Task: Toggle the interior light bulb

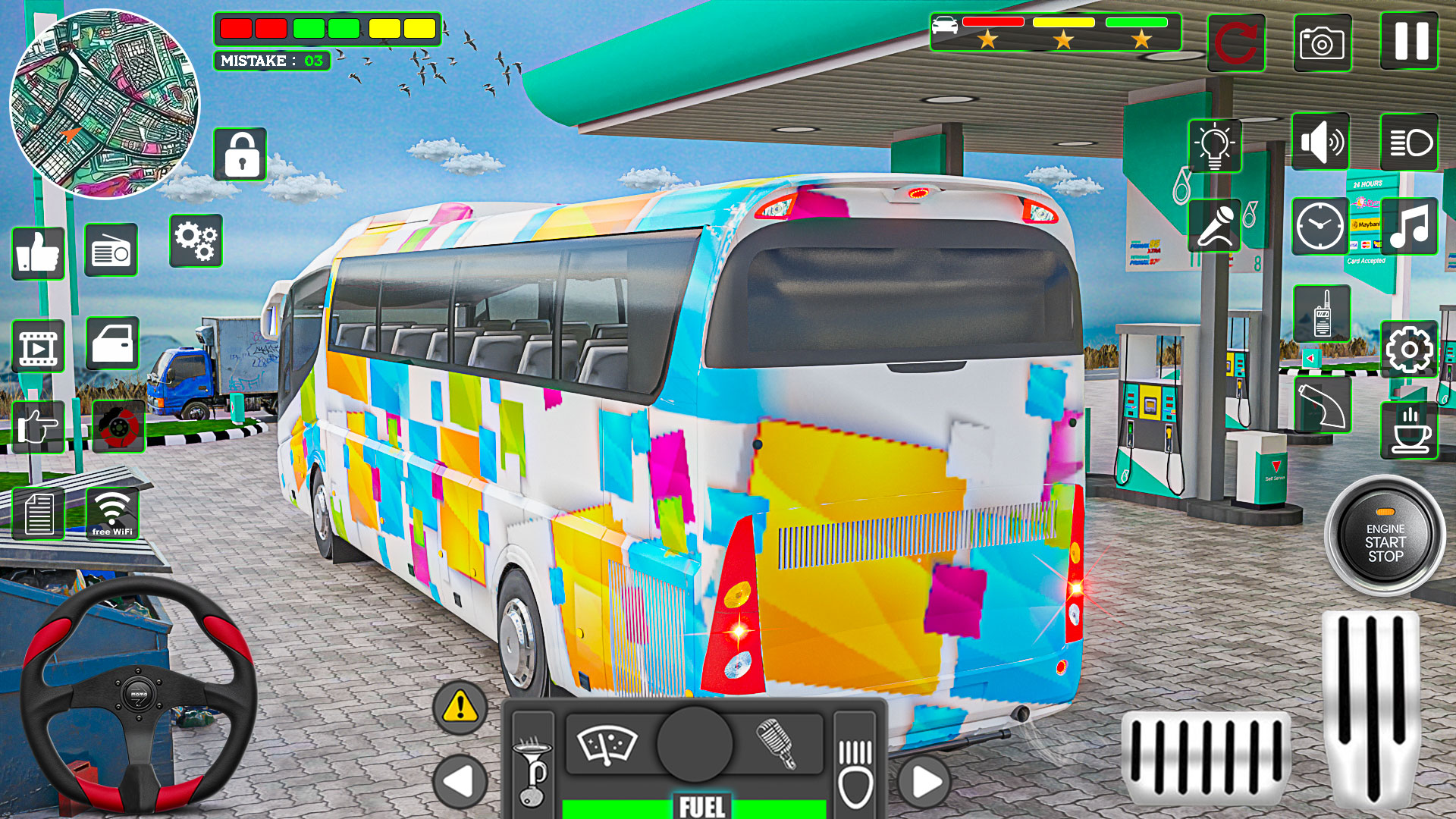Action: click(1216, 144)
